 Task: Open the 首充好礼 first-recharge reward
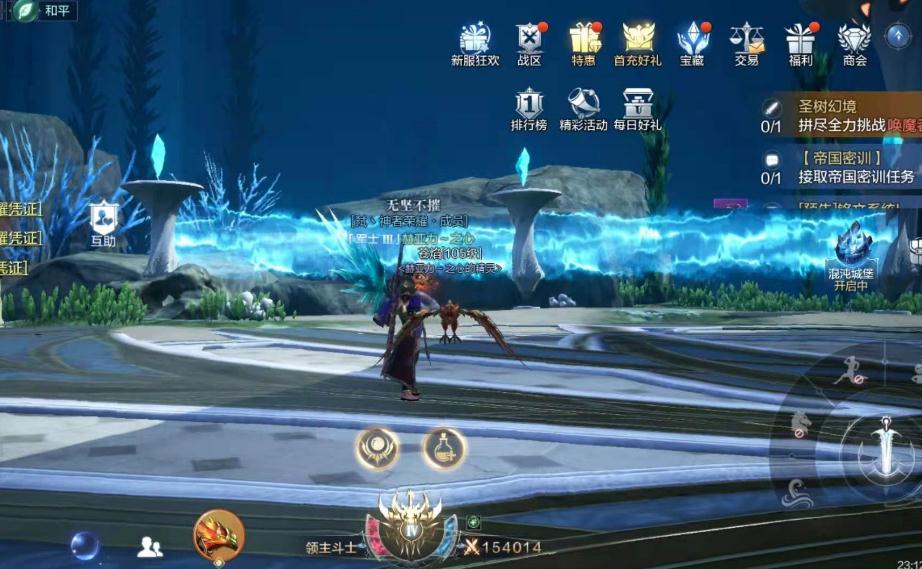tap(638, 40)
